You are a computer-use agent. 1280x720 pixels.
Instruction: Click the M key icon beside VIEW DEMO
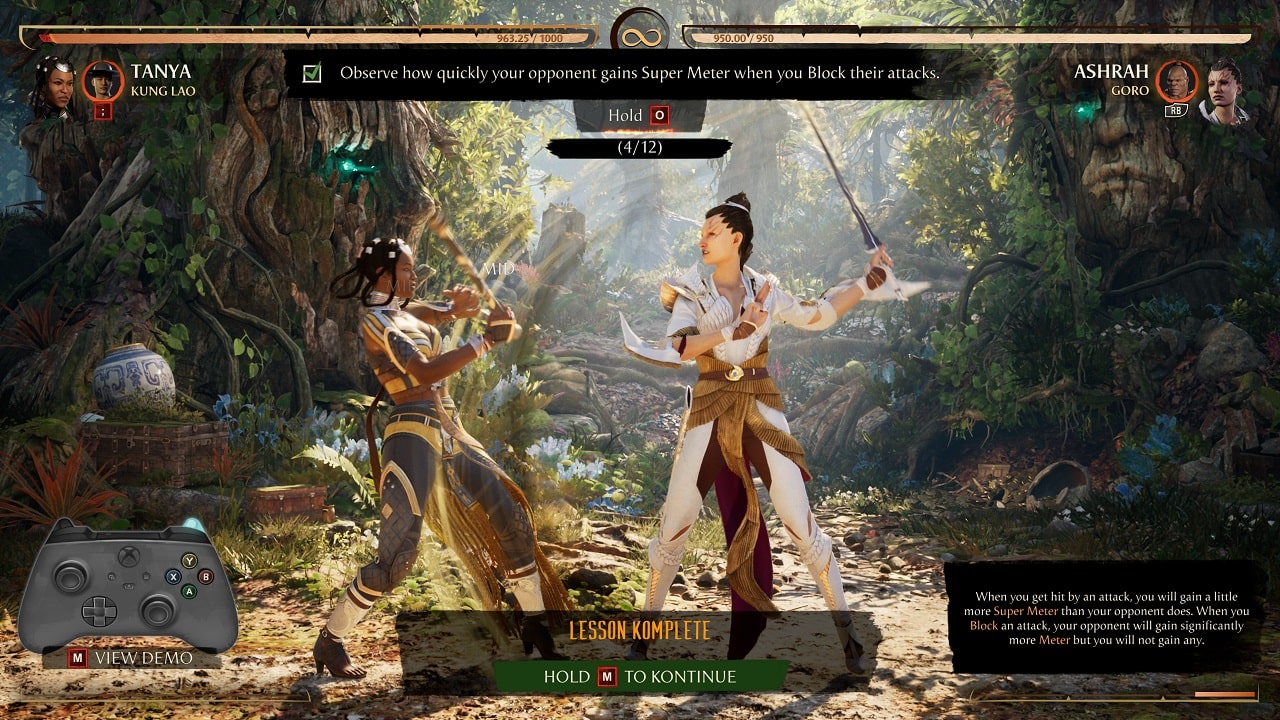(77, 657)
